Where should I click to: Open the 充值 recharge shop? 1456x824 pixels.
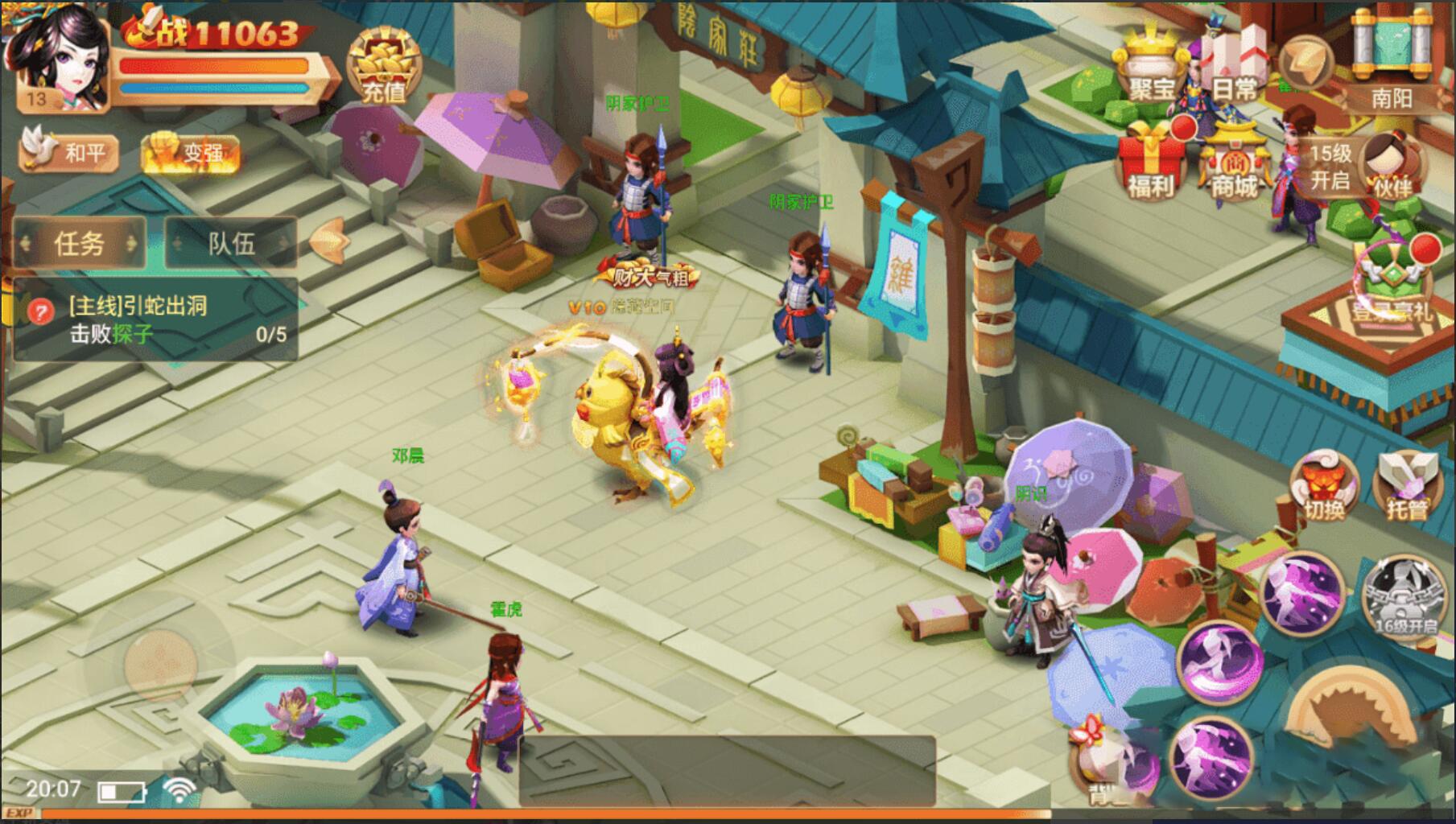click(x=384, y=66)
